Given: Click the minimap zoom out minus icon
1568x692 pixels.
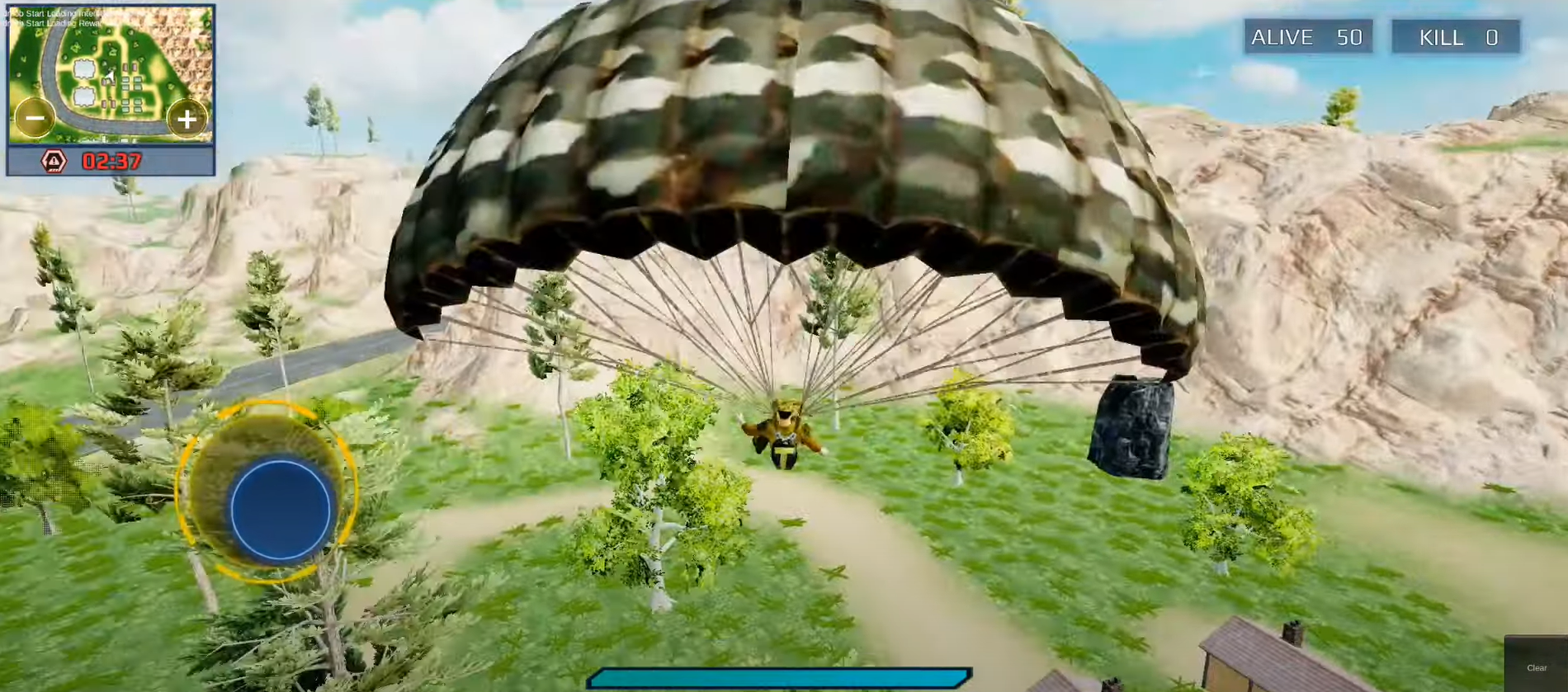Looking at the screenshot, I should [35, 118].
